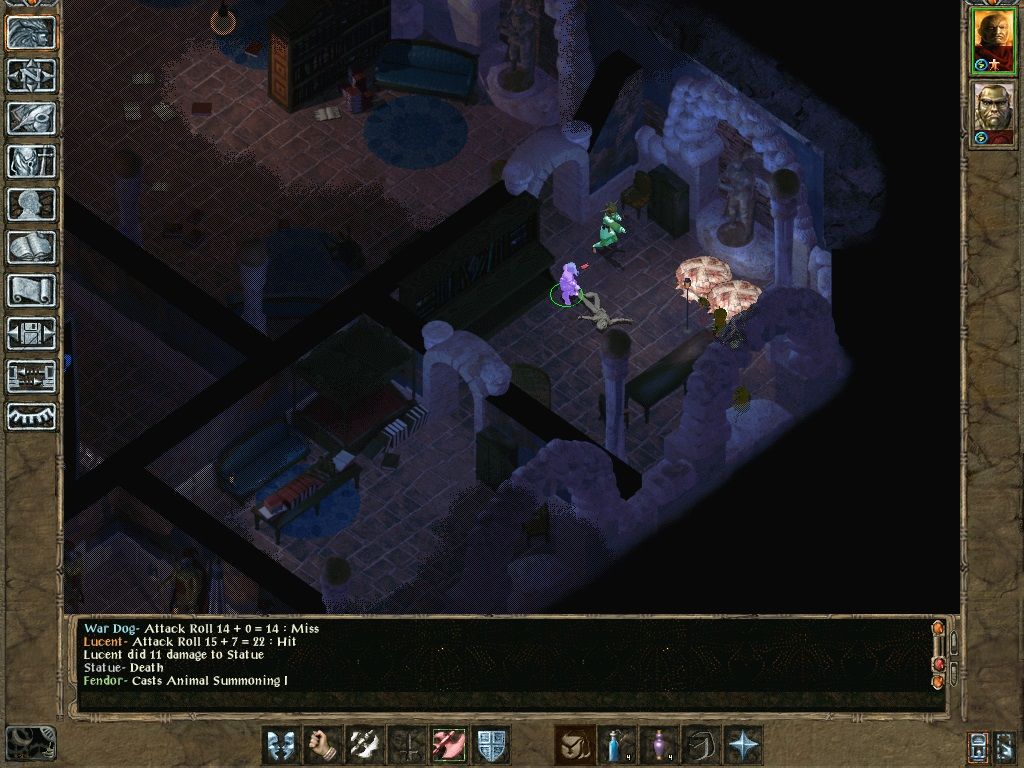
Task: Open the inventory screen button
Action: tap(32, 161)
